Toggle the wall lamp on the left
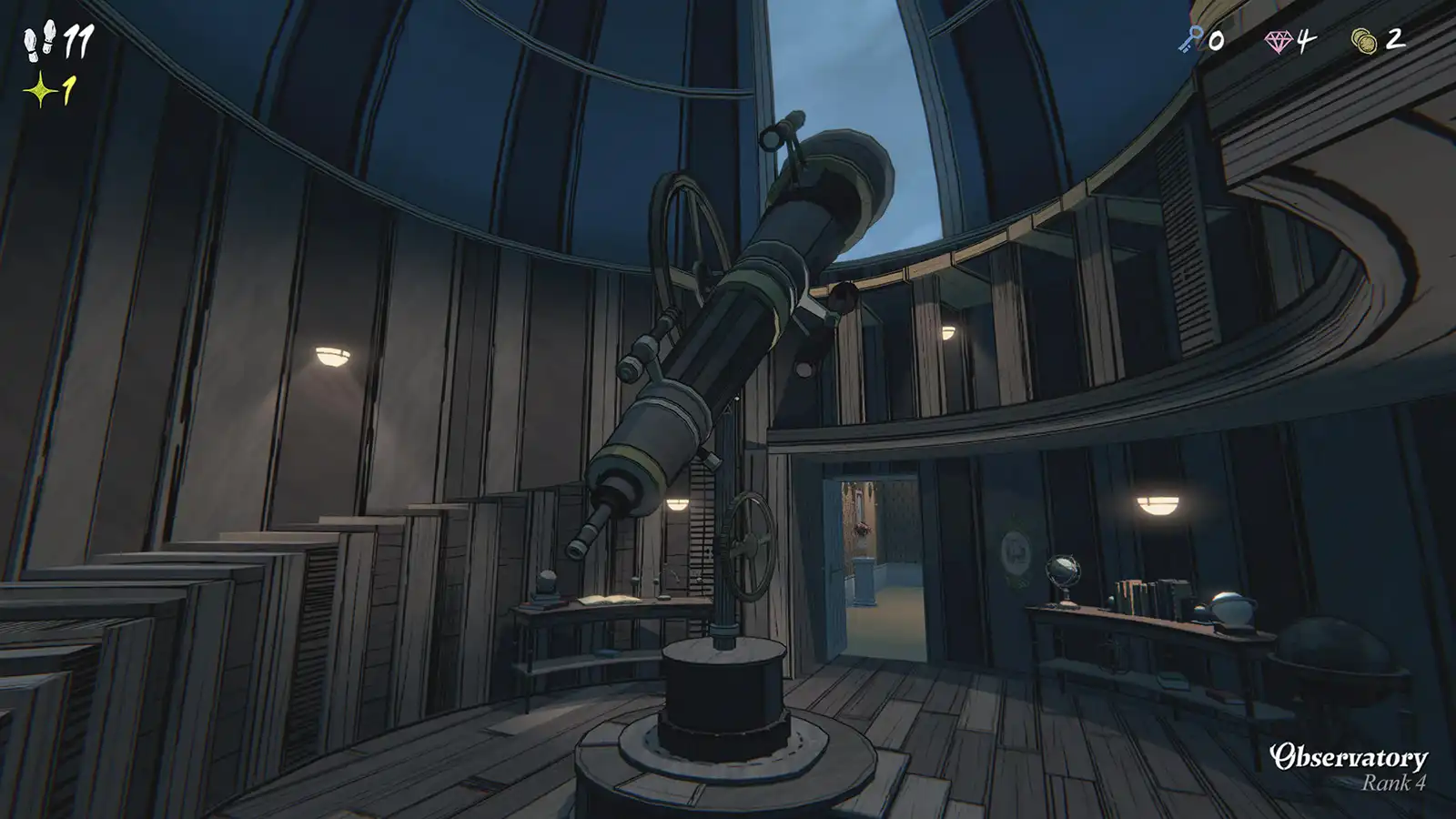This screenshot has height=819, width=1456. pyautogui.click(x=333, y=357)
